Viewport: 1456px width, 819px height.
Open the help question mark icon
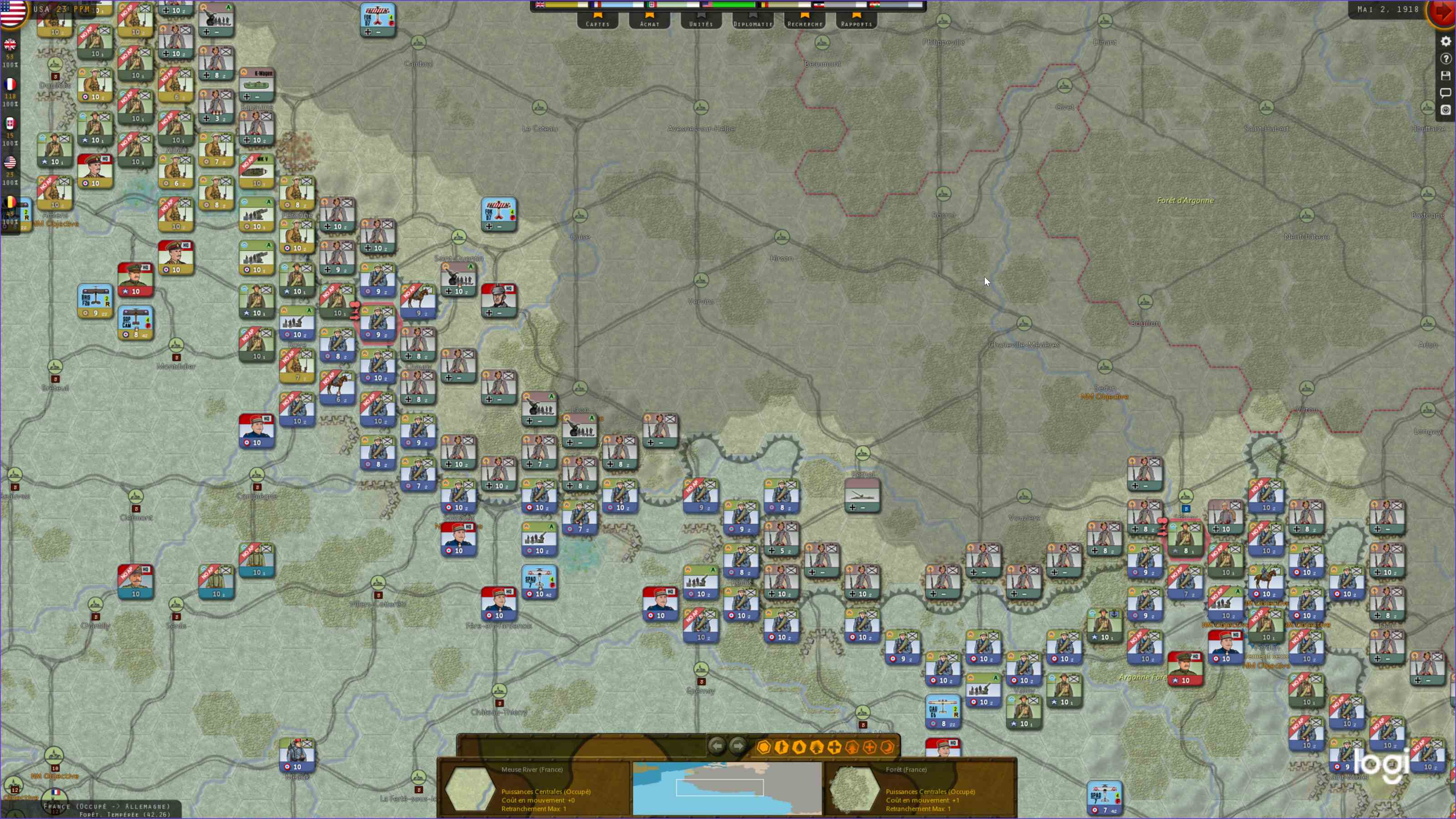(x=1446, y=58)
